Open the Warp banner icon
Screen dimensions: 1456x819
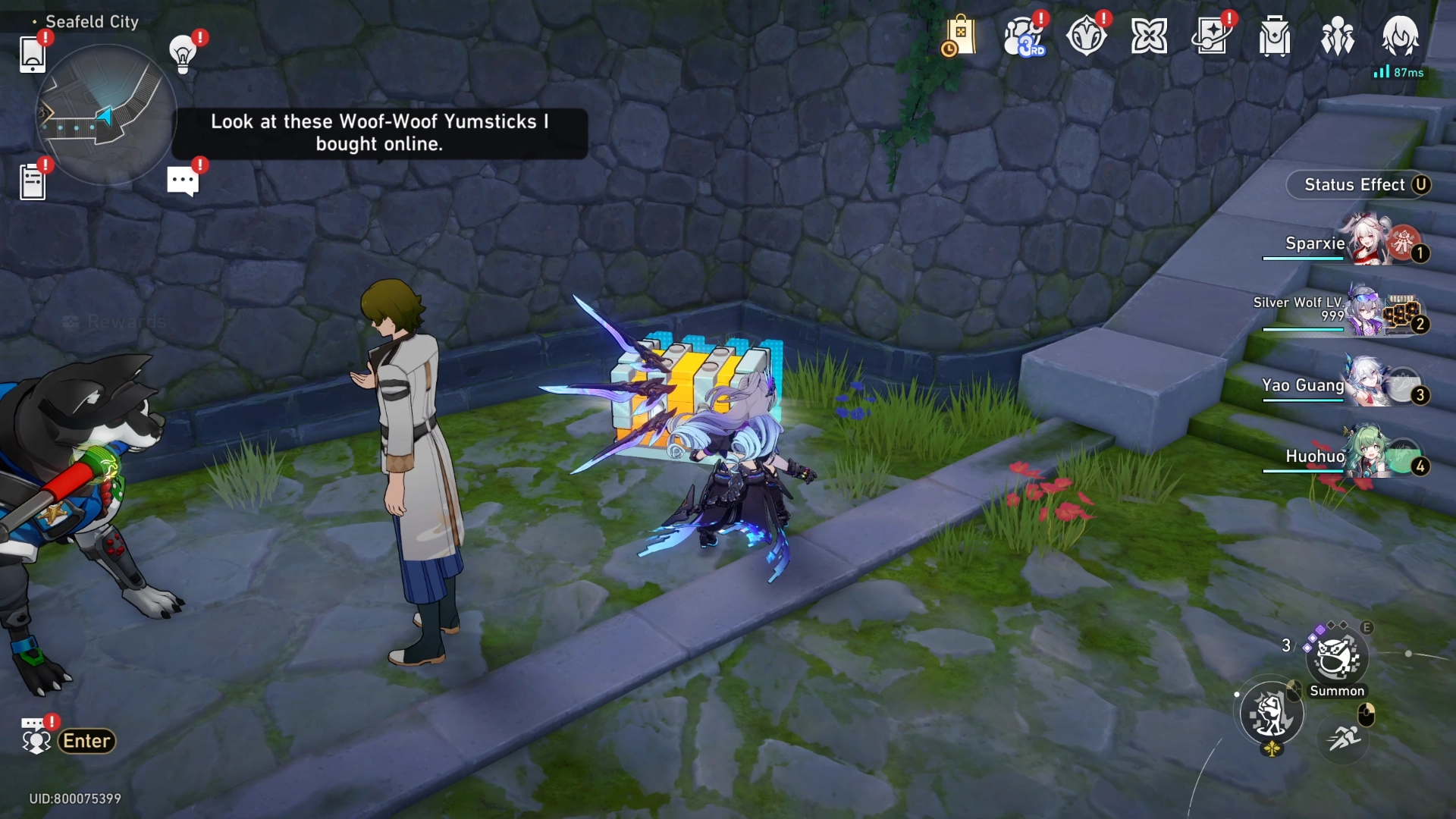coord(1212,34)
